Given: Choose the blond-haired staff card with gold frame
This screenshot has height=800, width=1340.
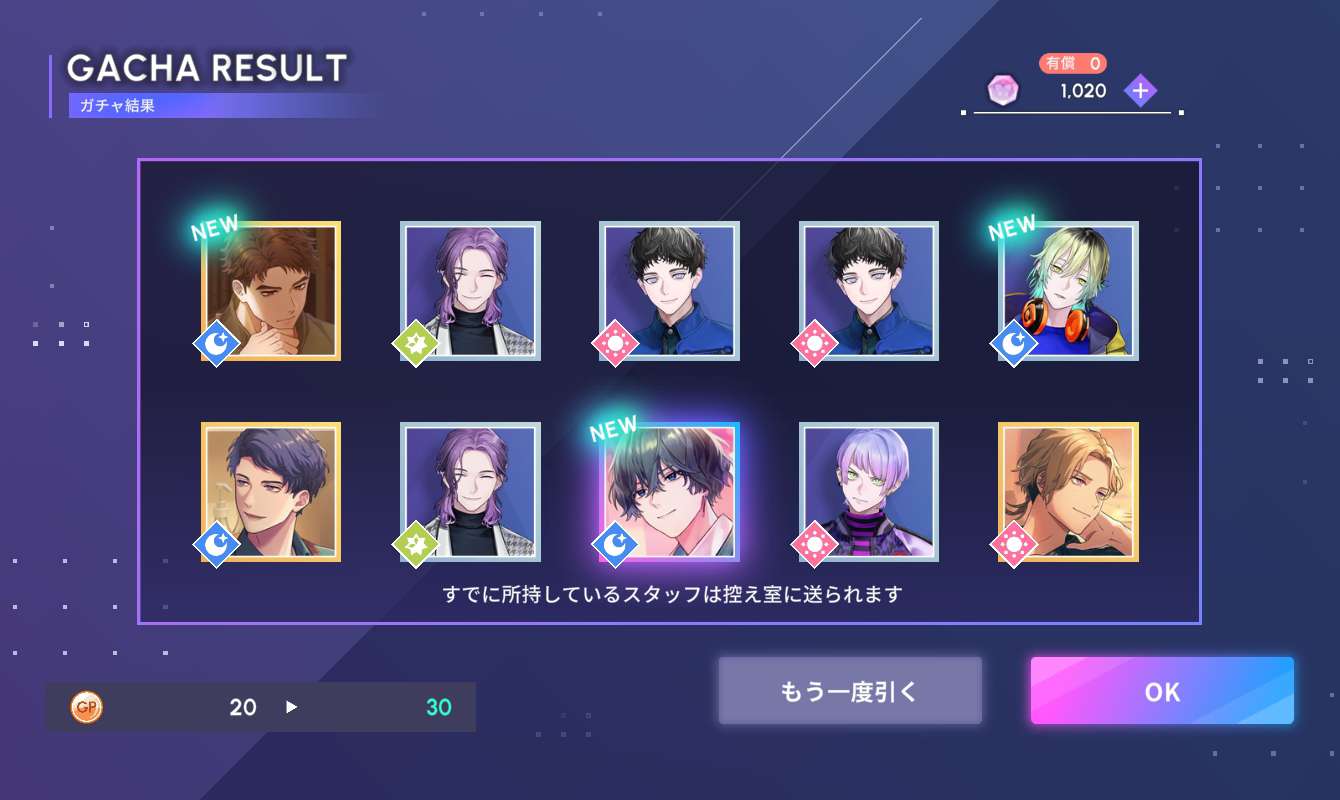Looking at the screenshot, I should coord(1069,491).
